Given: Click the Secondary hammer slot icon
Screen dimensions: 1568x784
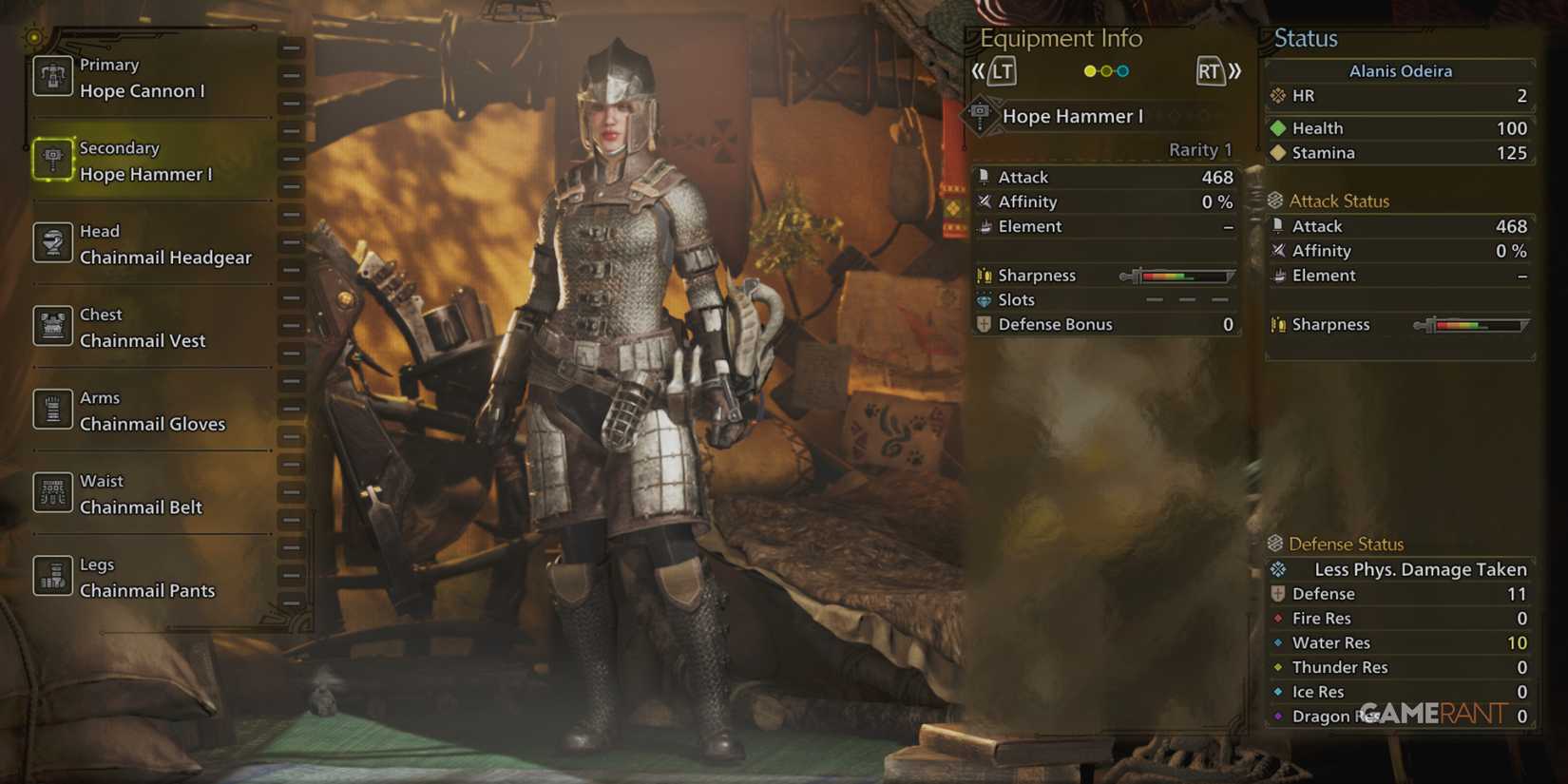Looking at the screenshot, I should point(52,161).
